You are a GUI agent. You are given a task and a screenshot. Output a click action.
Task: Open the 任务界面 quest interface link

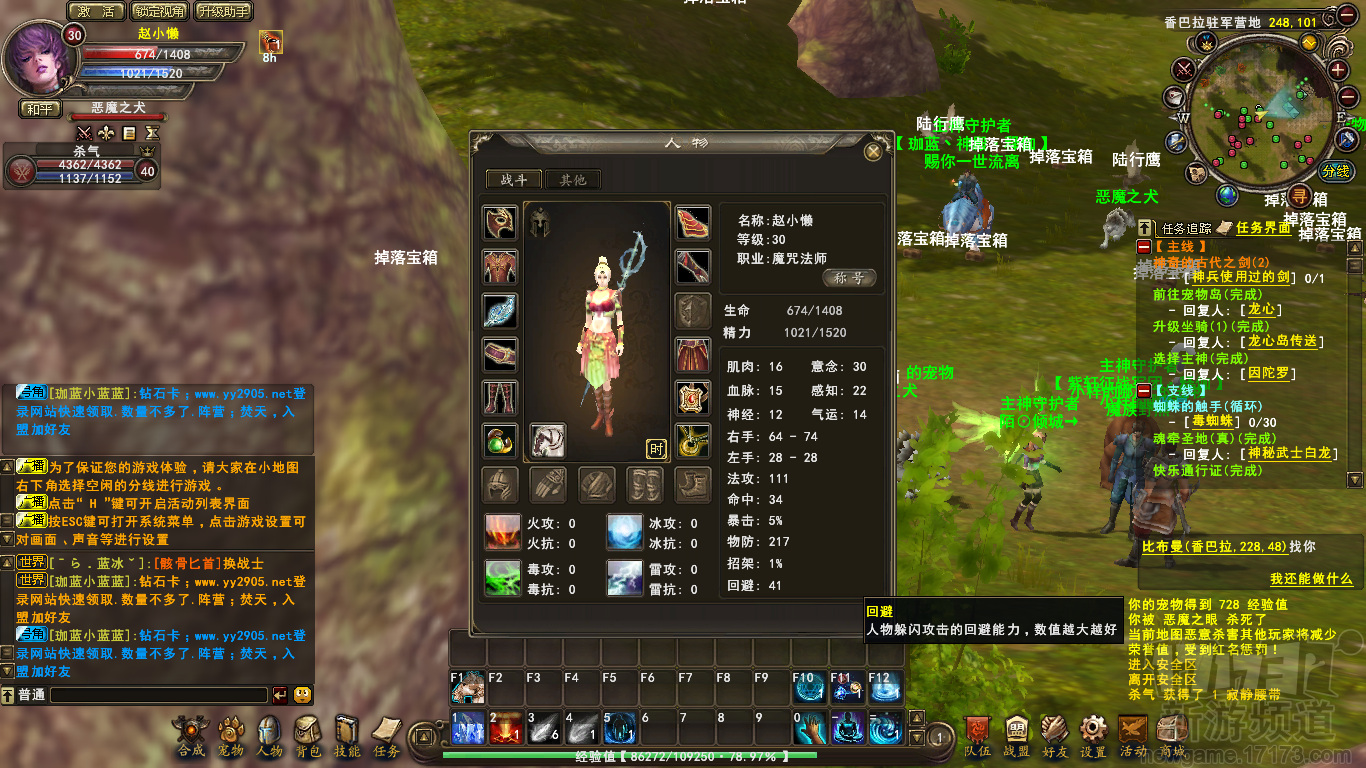pos(1263,228)
